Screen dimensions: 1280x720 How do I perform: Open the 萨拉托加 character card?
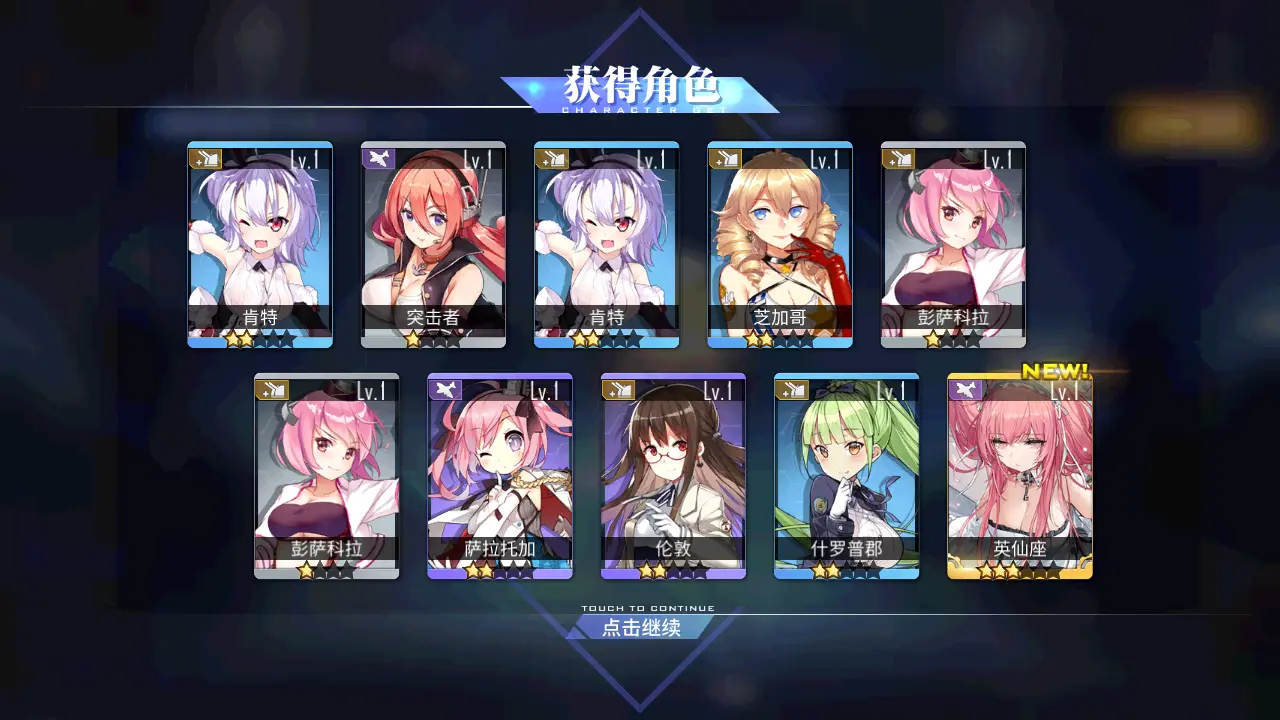point(500,476)
